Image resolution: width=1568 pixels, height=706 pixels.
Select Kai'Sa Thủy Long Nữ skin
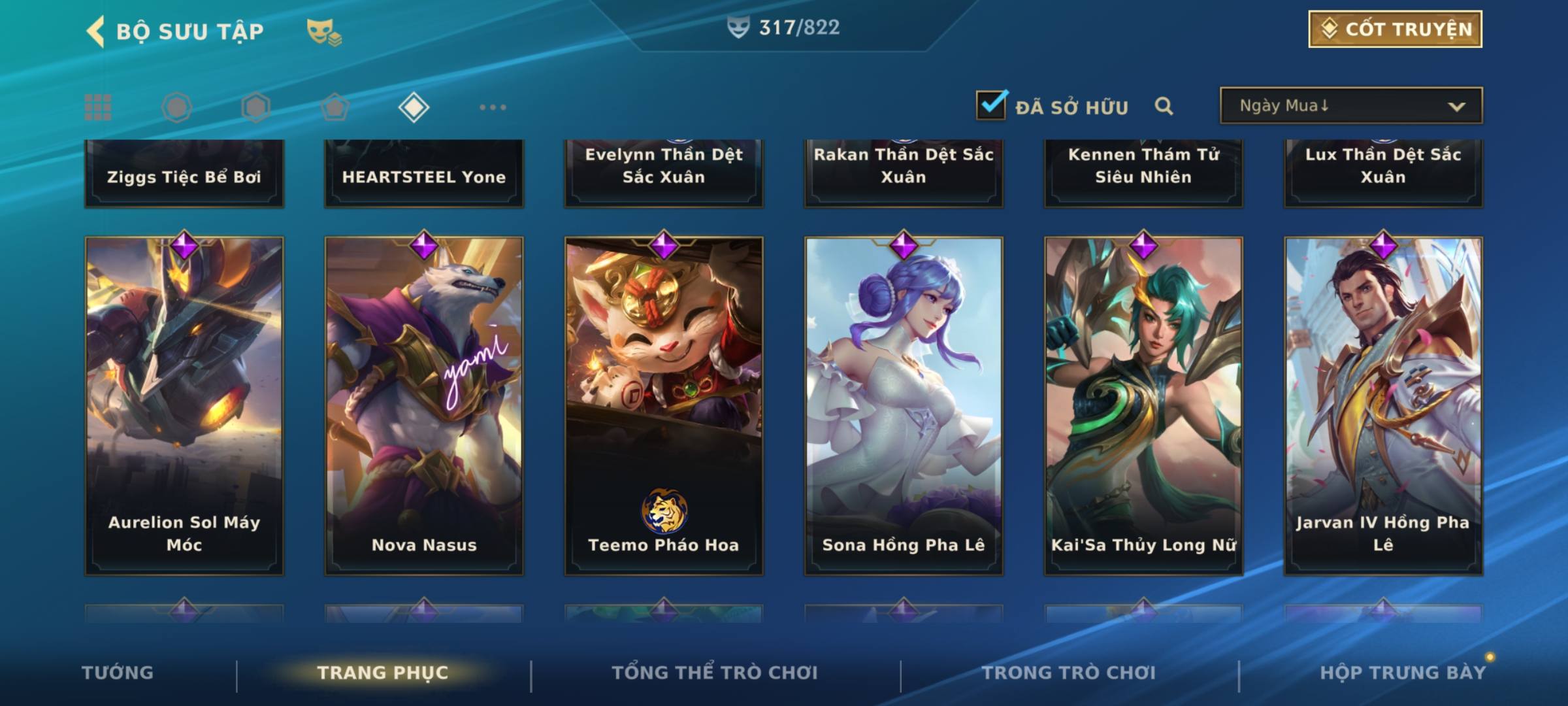point(1143,405)
